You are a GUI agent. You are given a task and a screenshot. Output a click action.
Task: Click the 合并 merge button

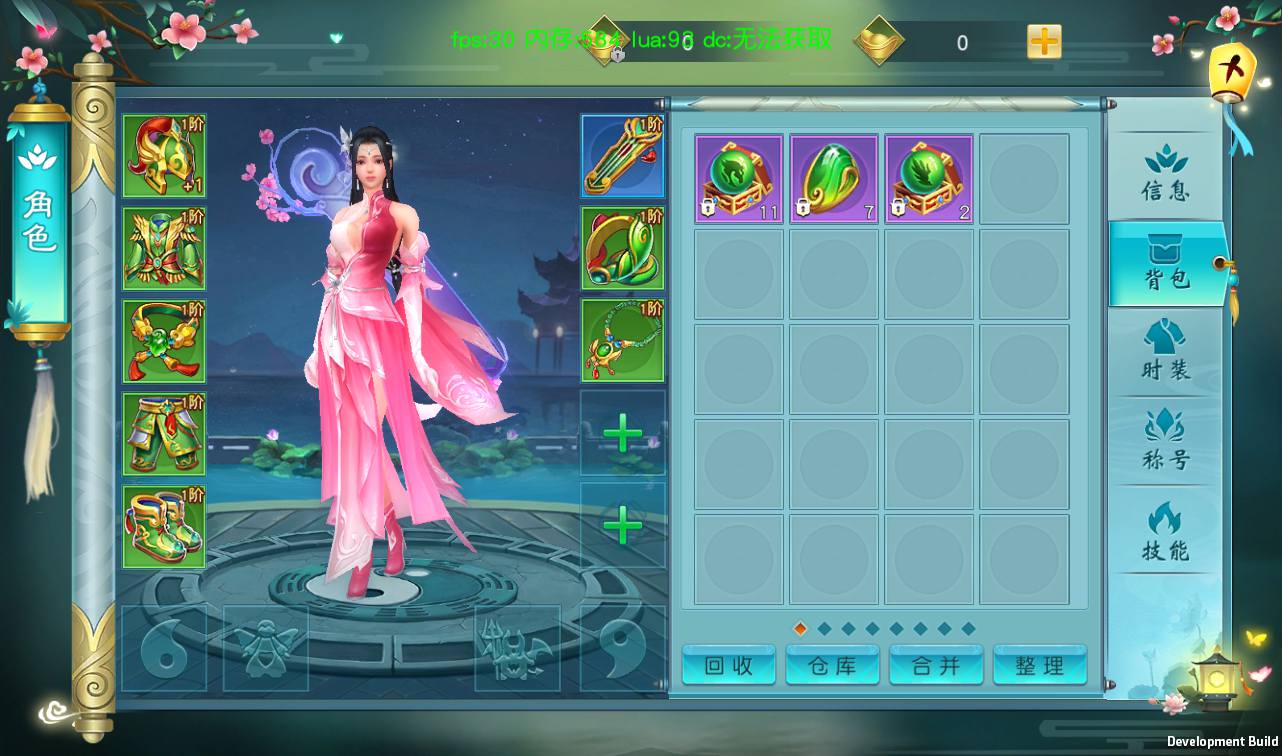pos(936,666)
